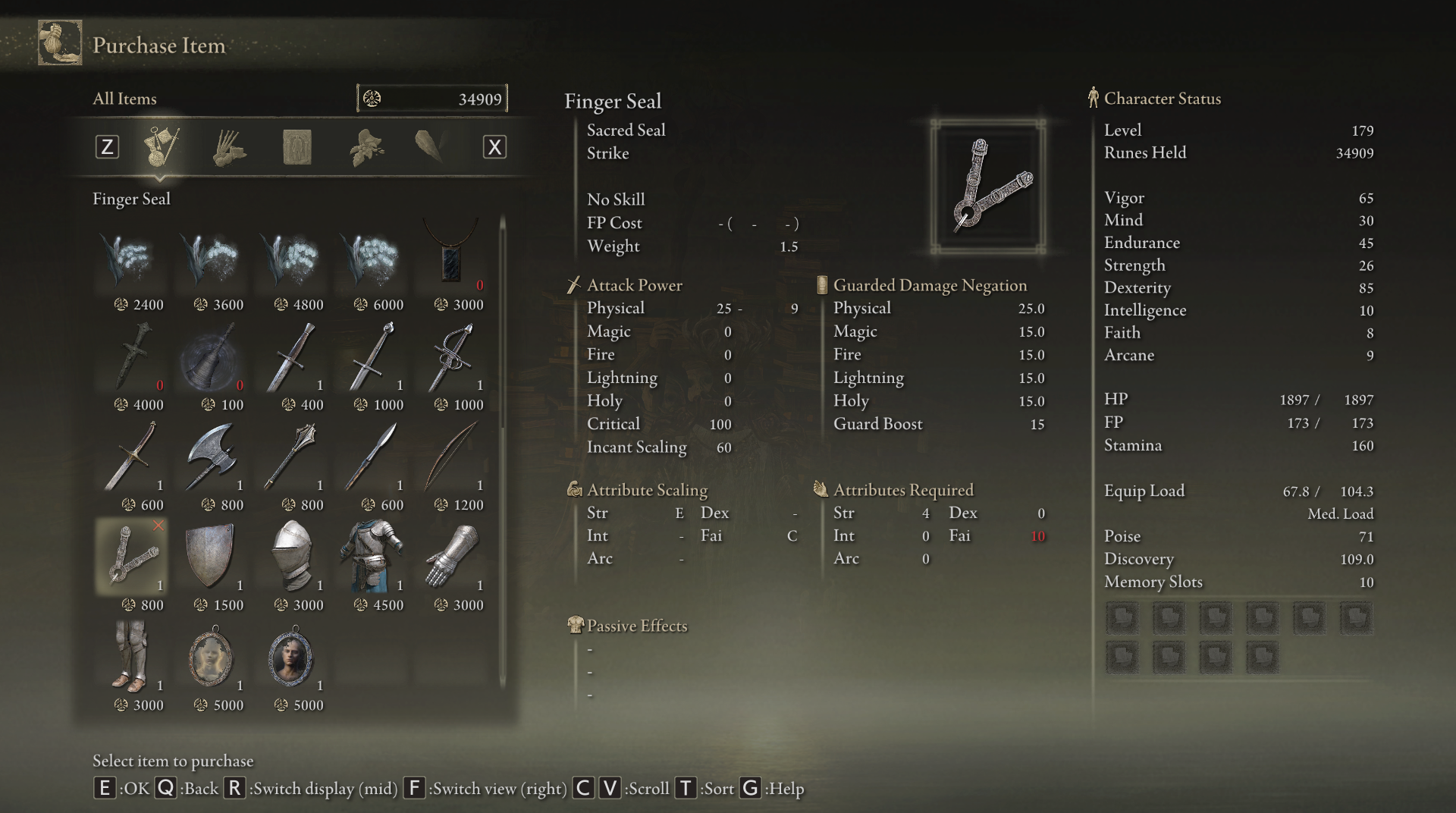This screenshot has height=813, width=1456.
Task: Switch to the flower category tab
Action: (x=366, y=147)
